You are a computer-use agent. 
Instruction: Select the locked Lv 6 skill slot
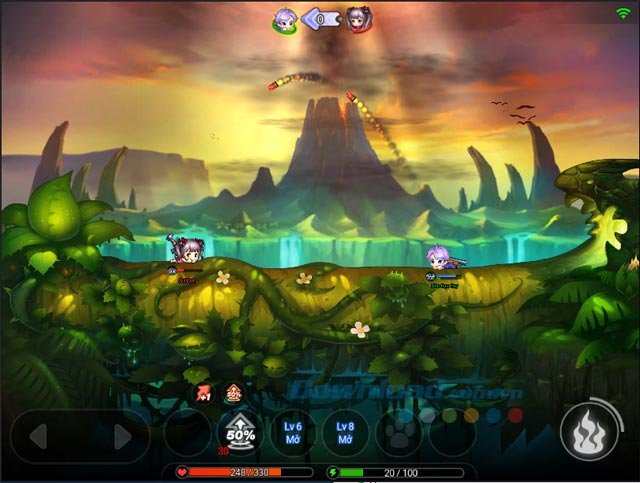pyautogui.click(x=293, y=433)
